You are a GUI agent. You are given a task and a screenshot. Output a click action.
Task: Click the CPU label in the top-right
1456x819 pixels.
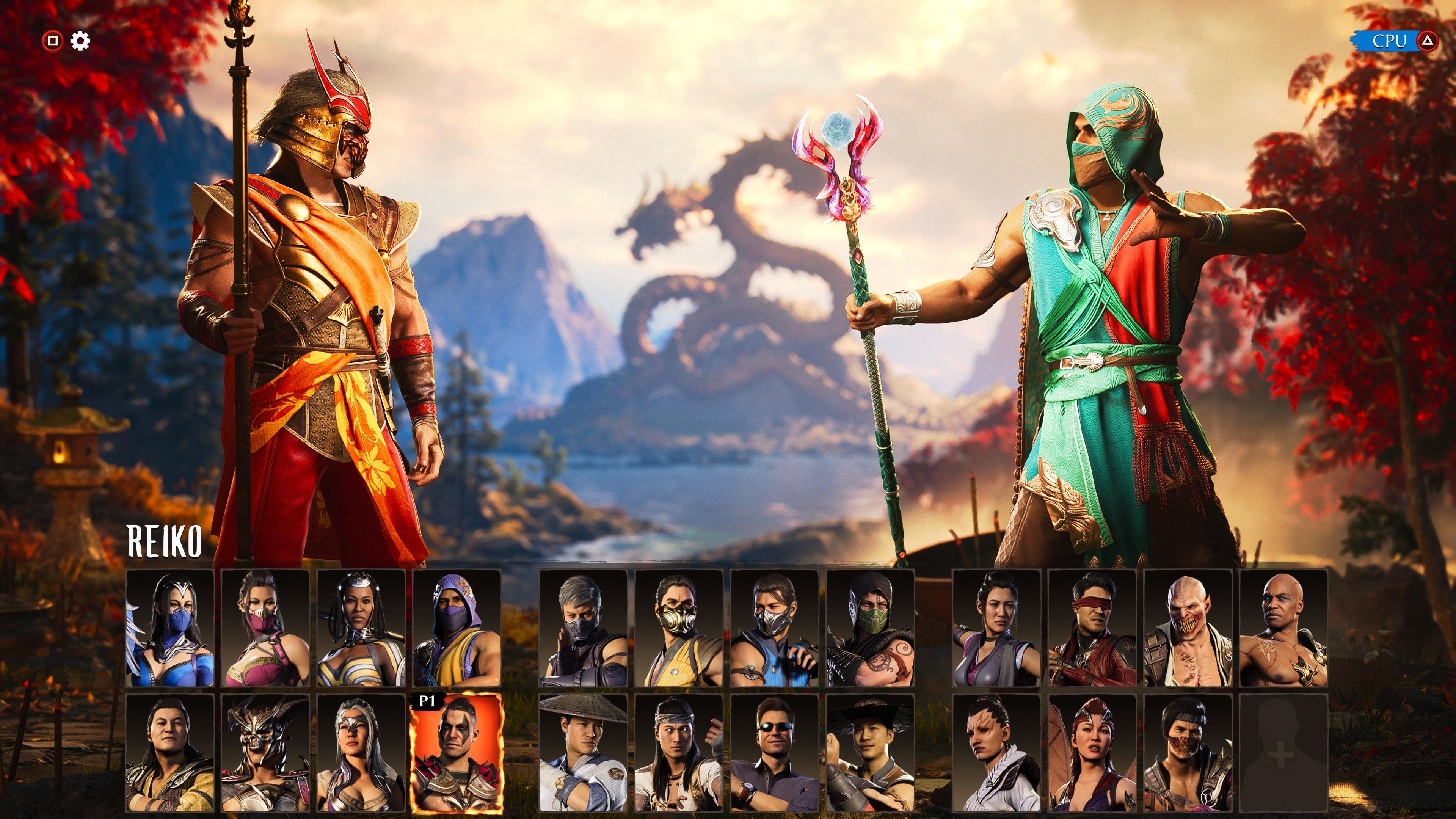1392,41
